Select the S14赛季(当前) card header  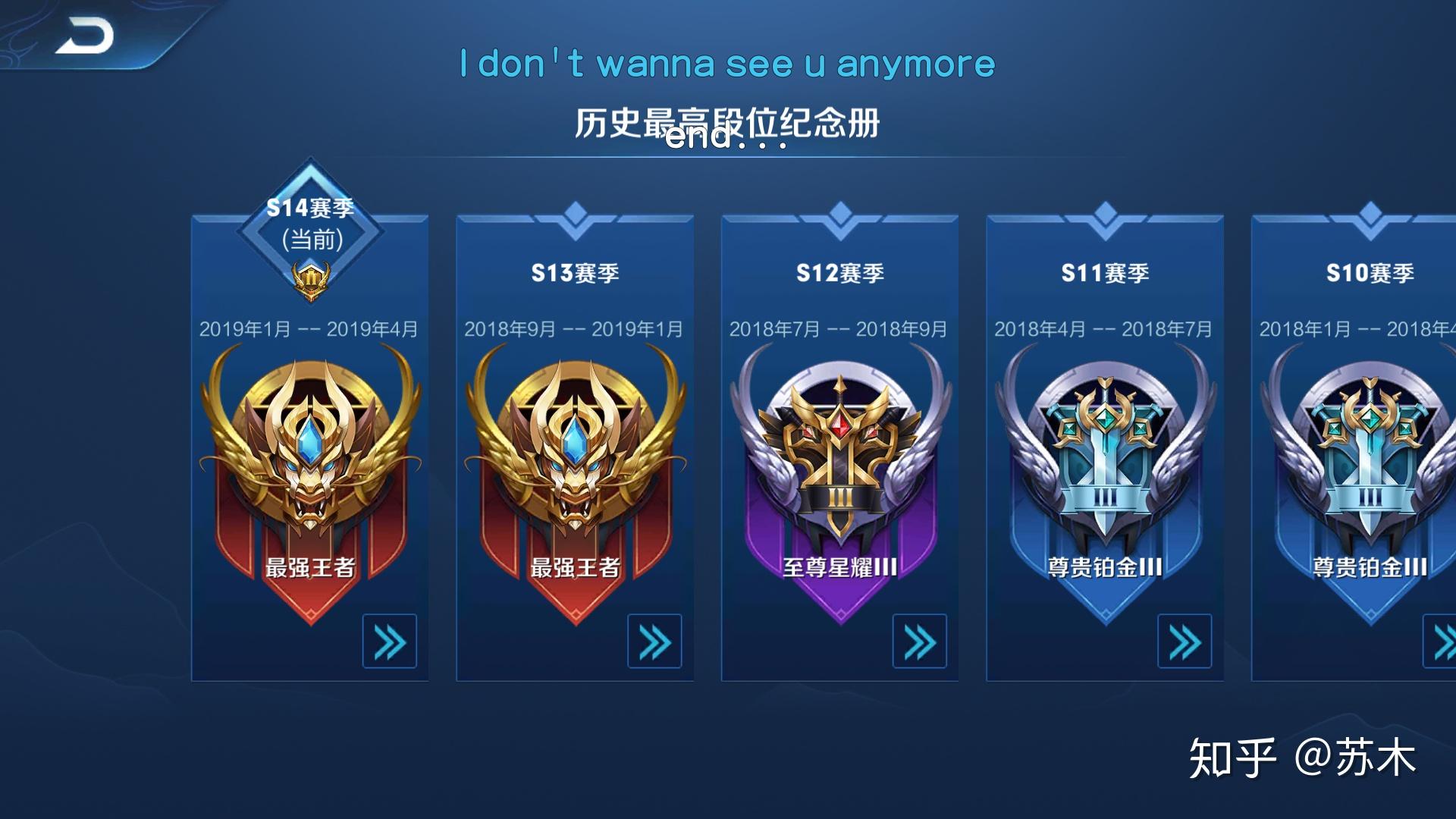click(x=312, y=216)
